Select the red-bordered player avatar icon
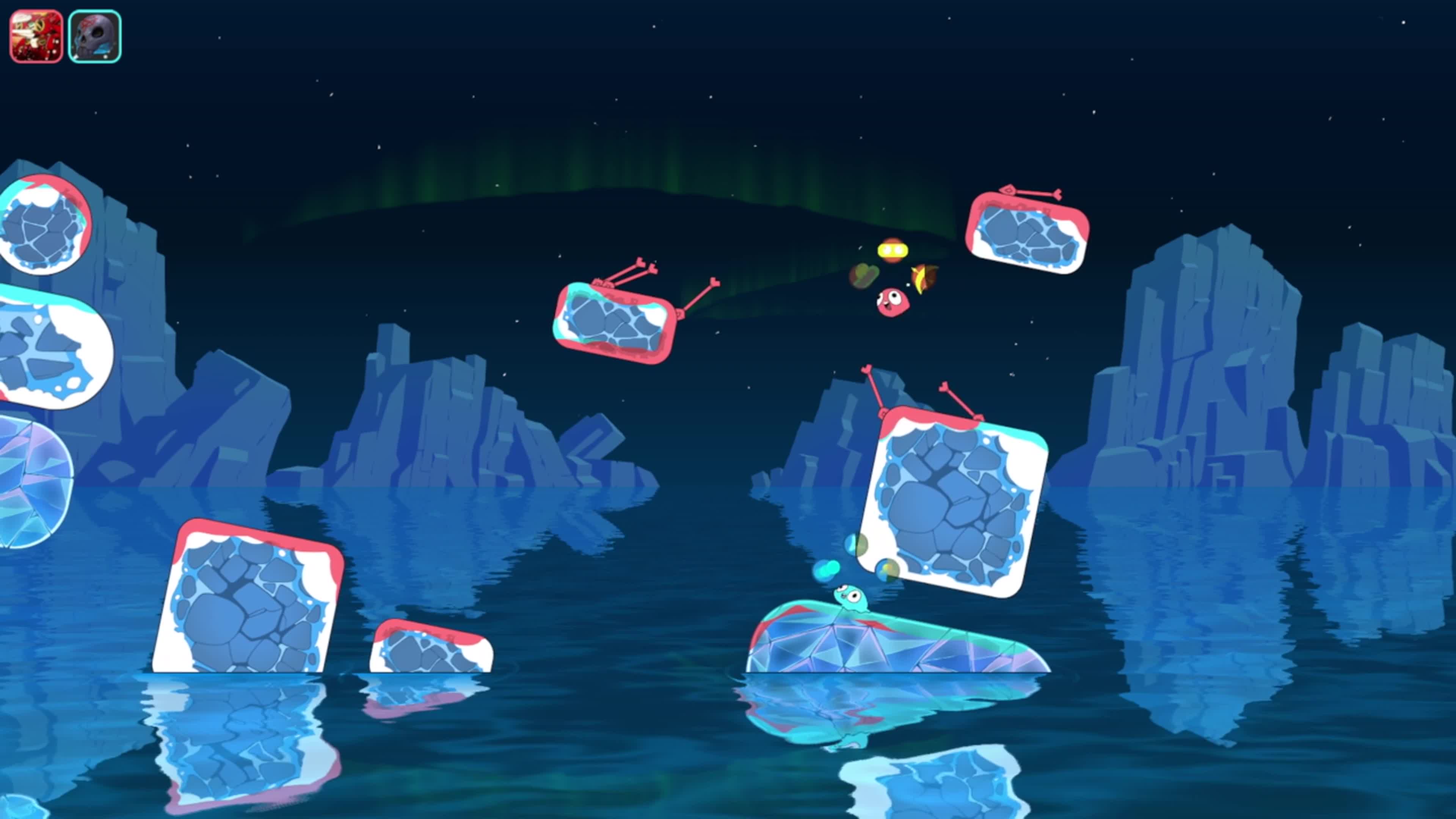This screenshot has height=819, width=1456. [36, 36]
